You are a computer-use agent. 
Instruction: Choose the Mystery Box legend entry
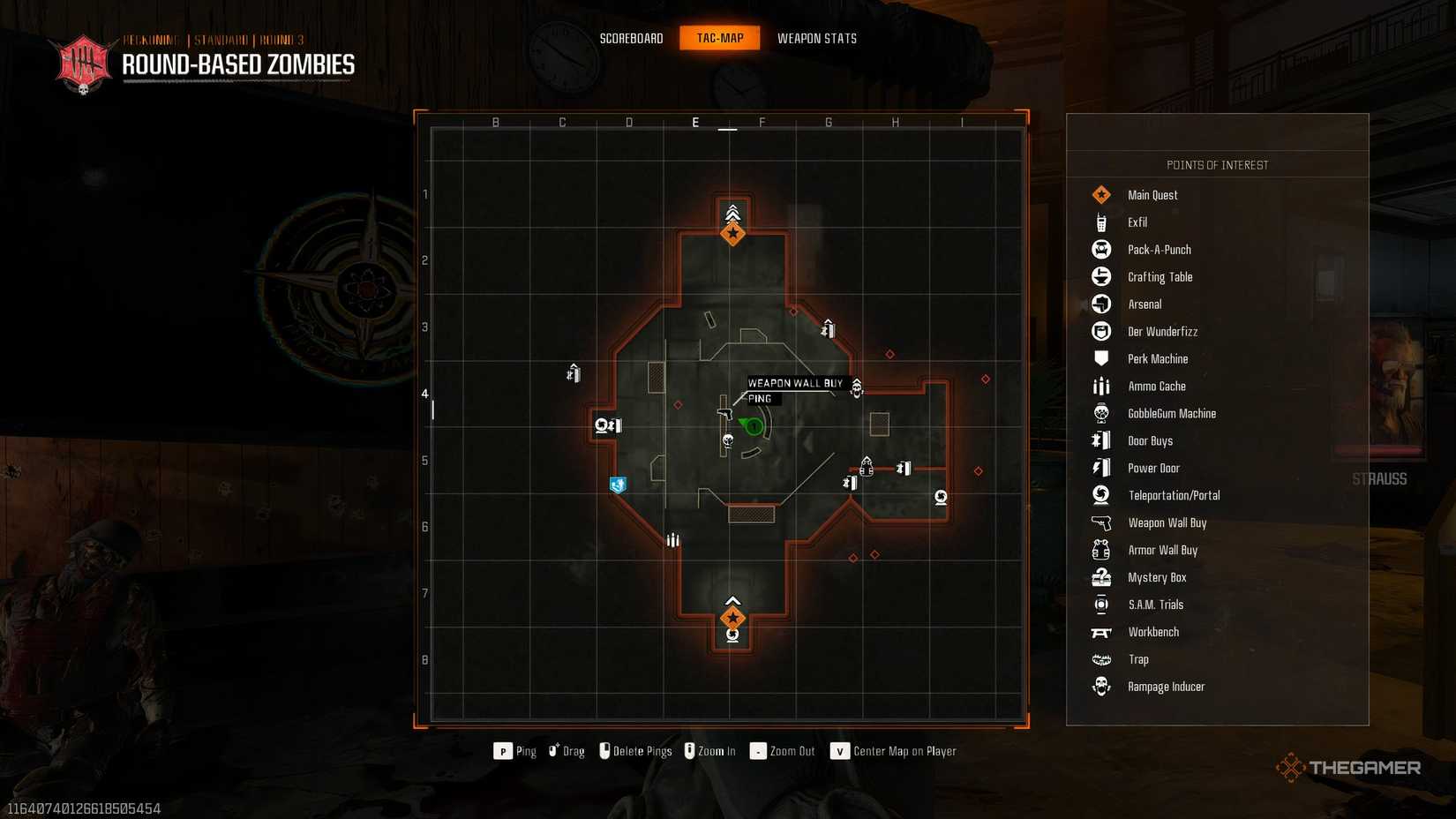tap(1156, 577)
